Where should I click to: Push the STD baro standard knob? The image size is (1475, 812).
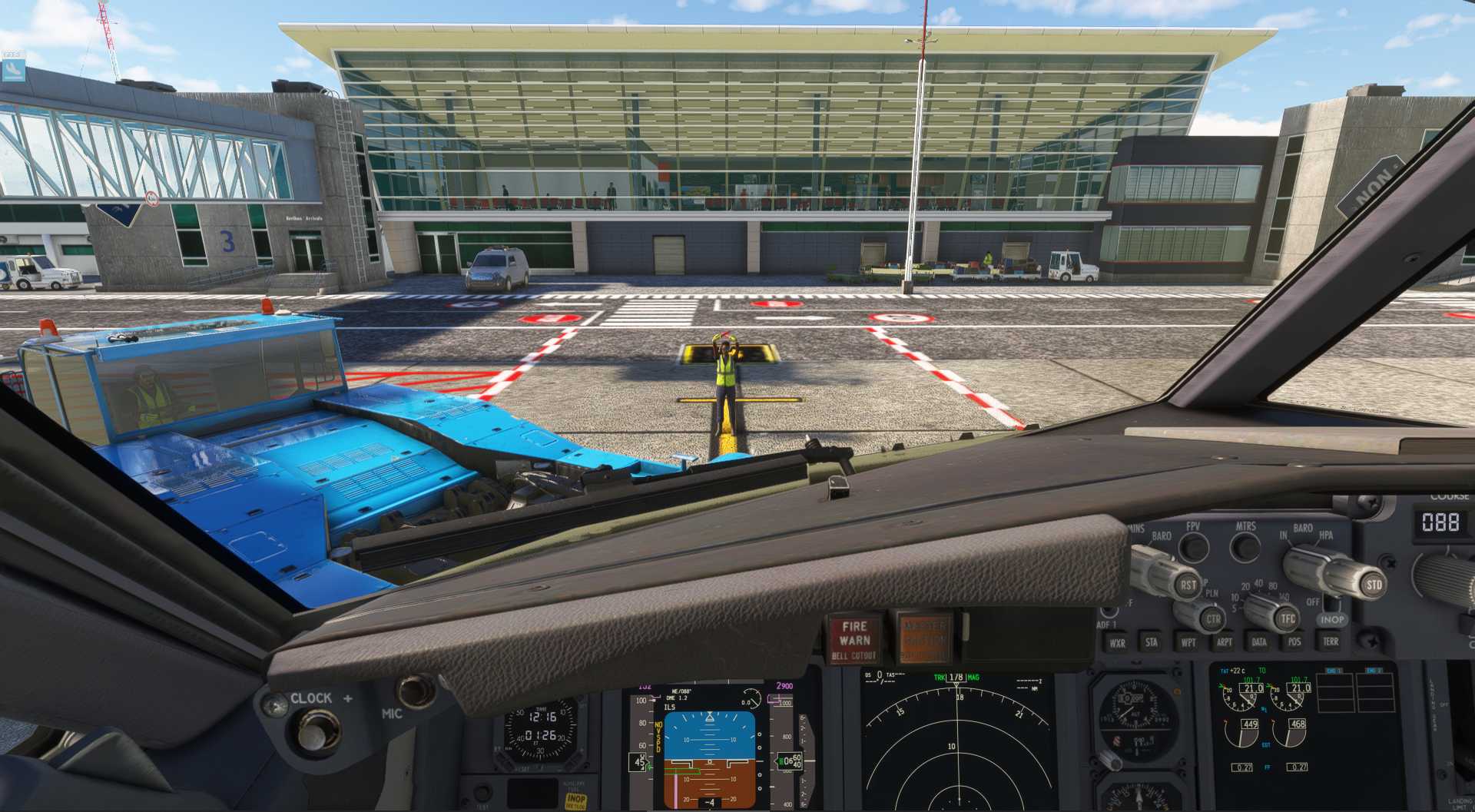point(1373,585)
